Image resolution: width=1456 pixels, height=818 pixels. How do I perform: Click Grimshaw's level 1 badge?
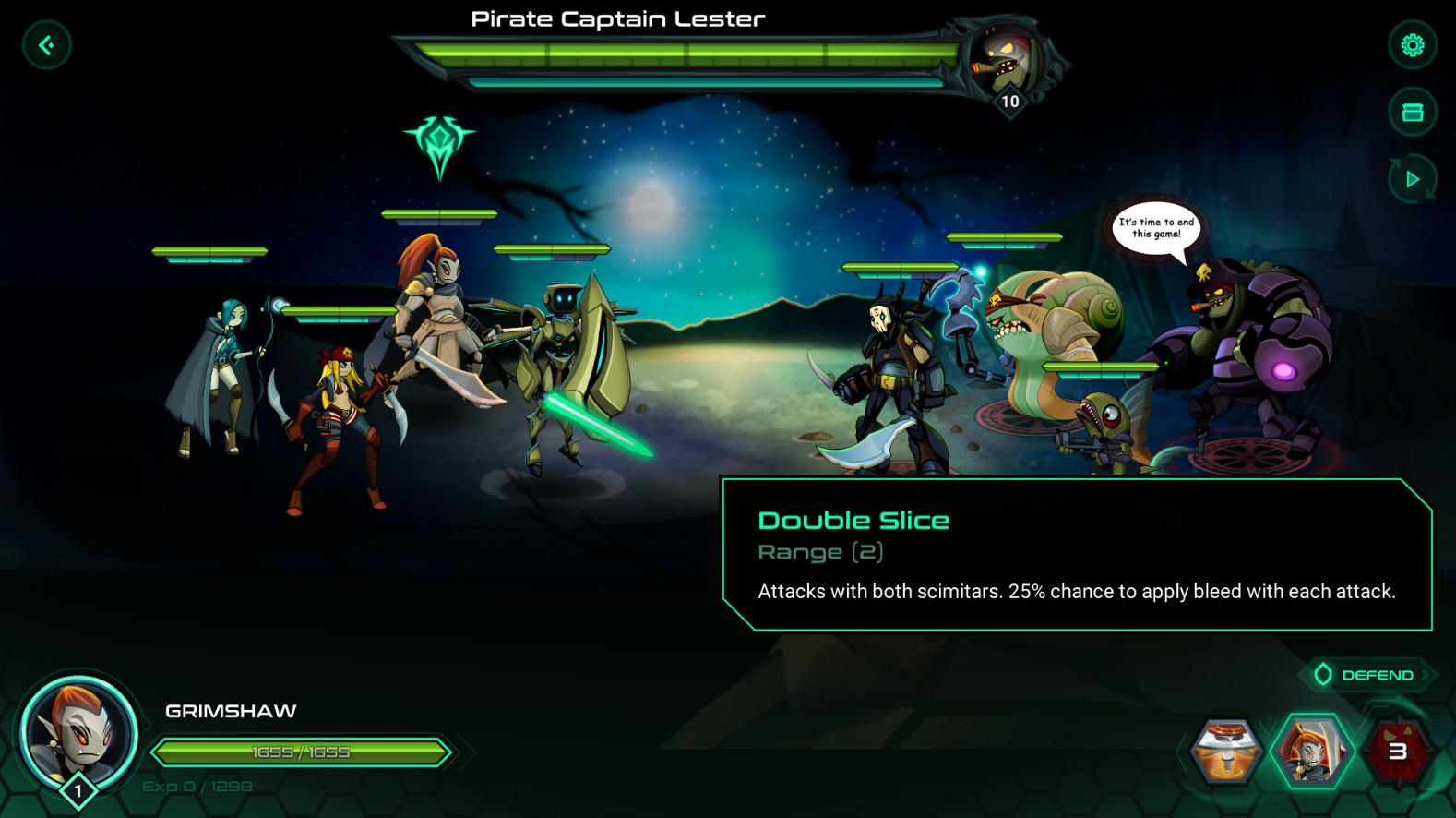78,789
